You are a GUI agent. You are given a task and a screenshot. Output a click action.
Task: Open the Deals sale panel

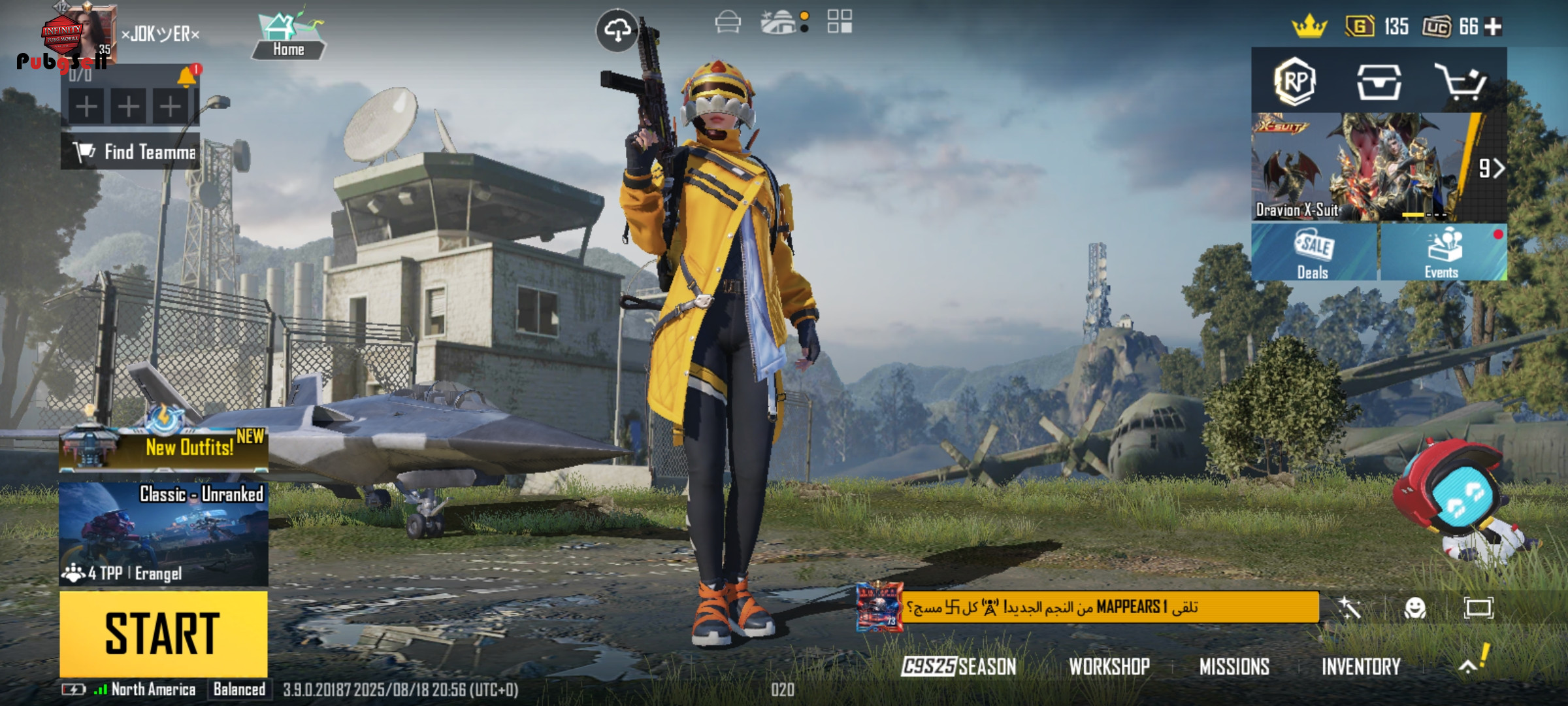click(1314, 253)
